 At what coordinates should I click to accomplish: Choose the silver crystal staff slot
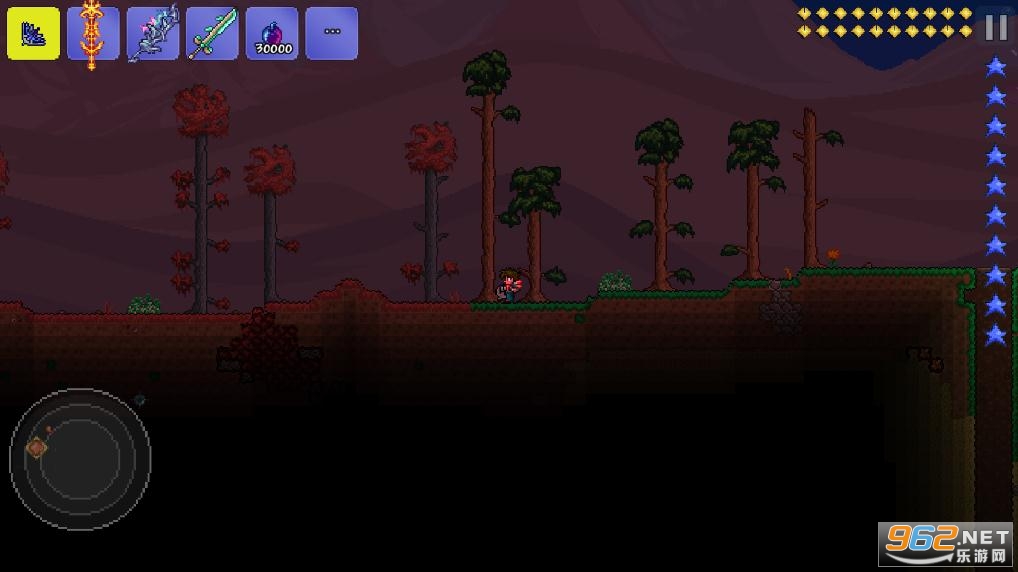(x=153, y=33)
